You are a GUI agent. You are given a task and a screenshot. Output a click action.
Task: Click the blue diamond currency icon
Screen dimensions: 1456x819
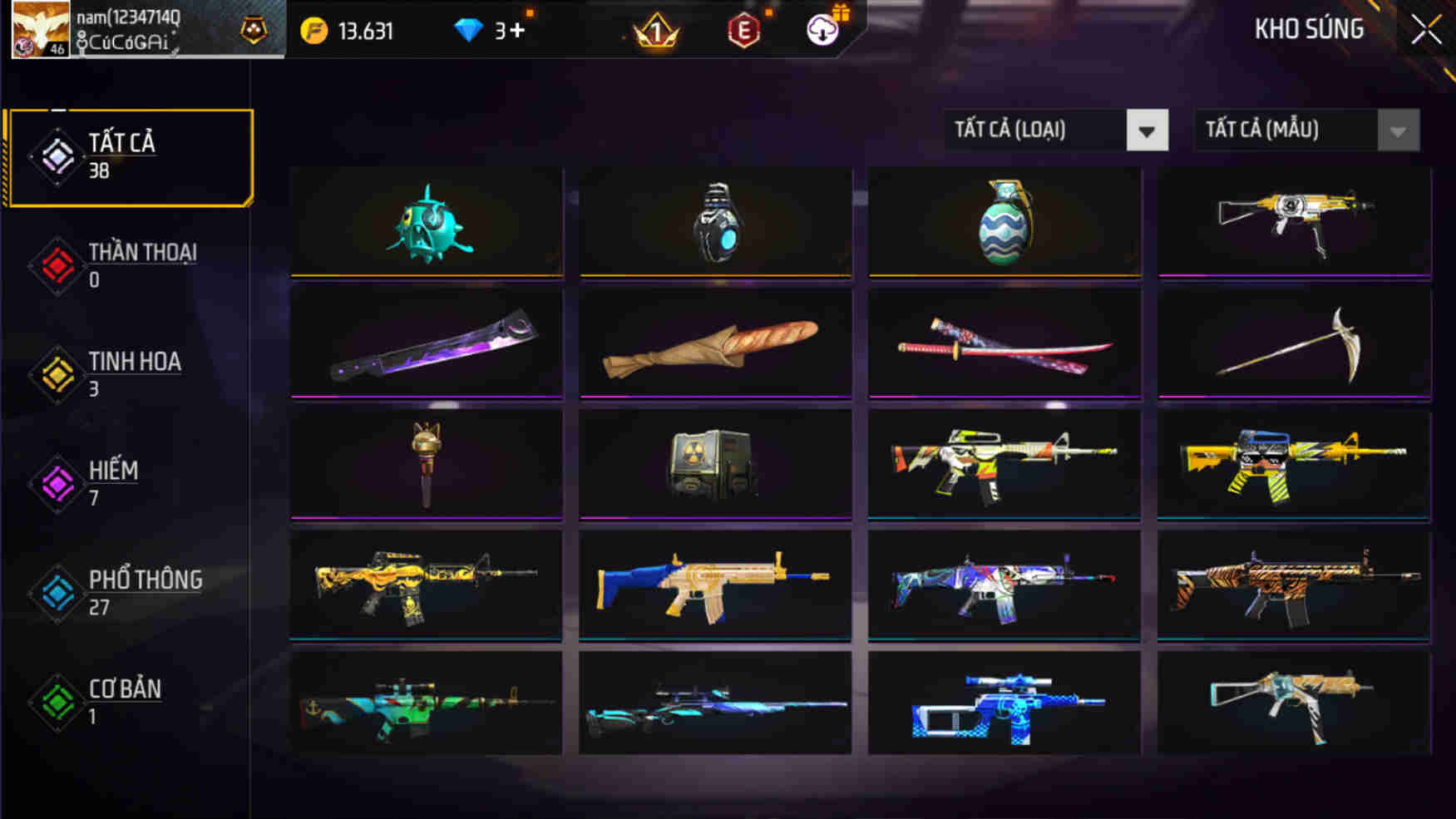[470, 29]
